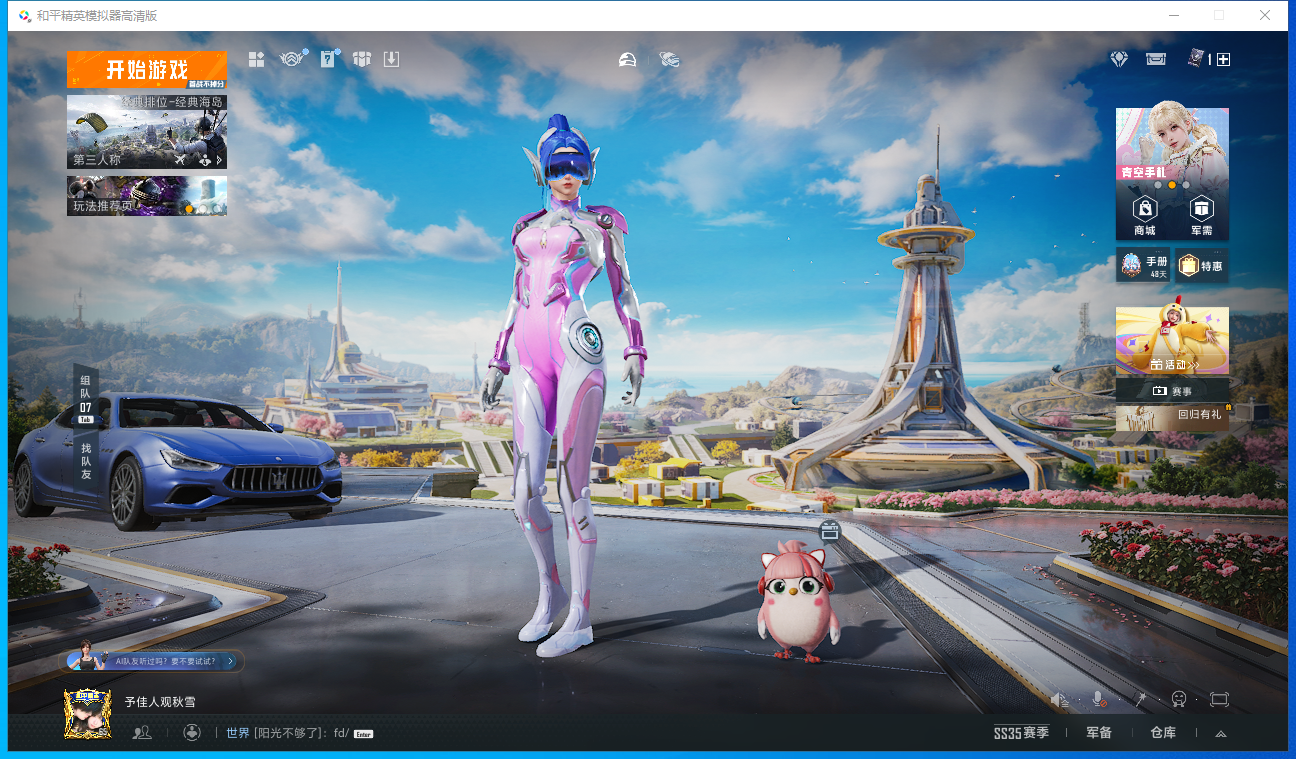This screenshot has height=759, width=1296.
Task: Open the 特惠 special offers
Action: coord(1201,265)
